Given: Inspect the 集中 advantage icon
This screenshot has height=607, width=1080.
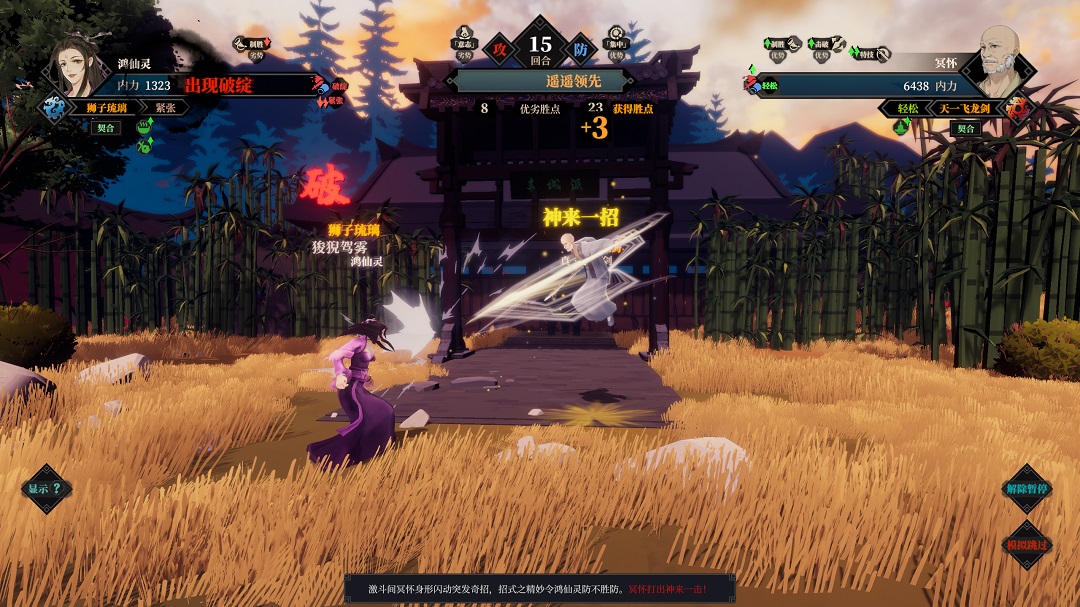Looking at the screenshot, I should click(x=616, y=42).
